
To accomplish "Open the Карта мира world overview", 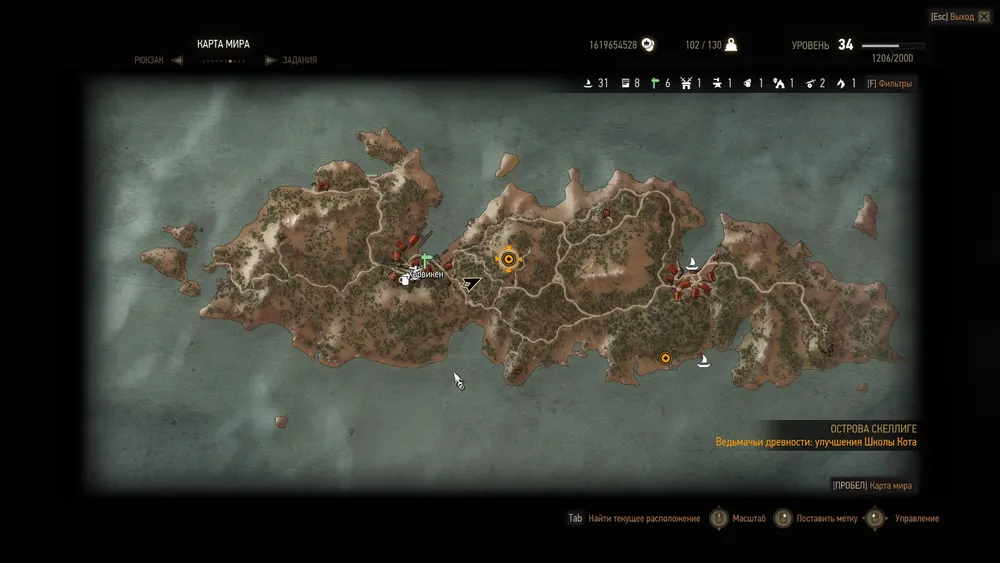I will click(871, 486).
